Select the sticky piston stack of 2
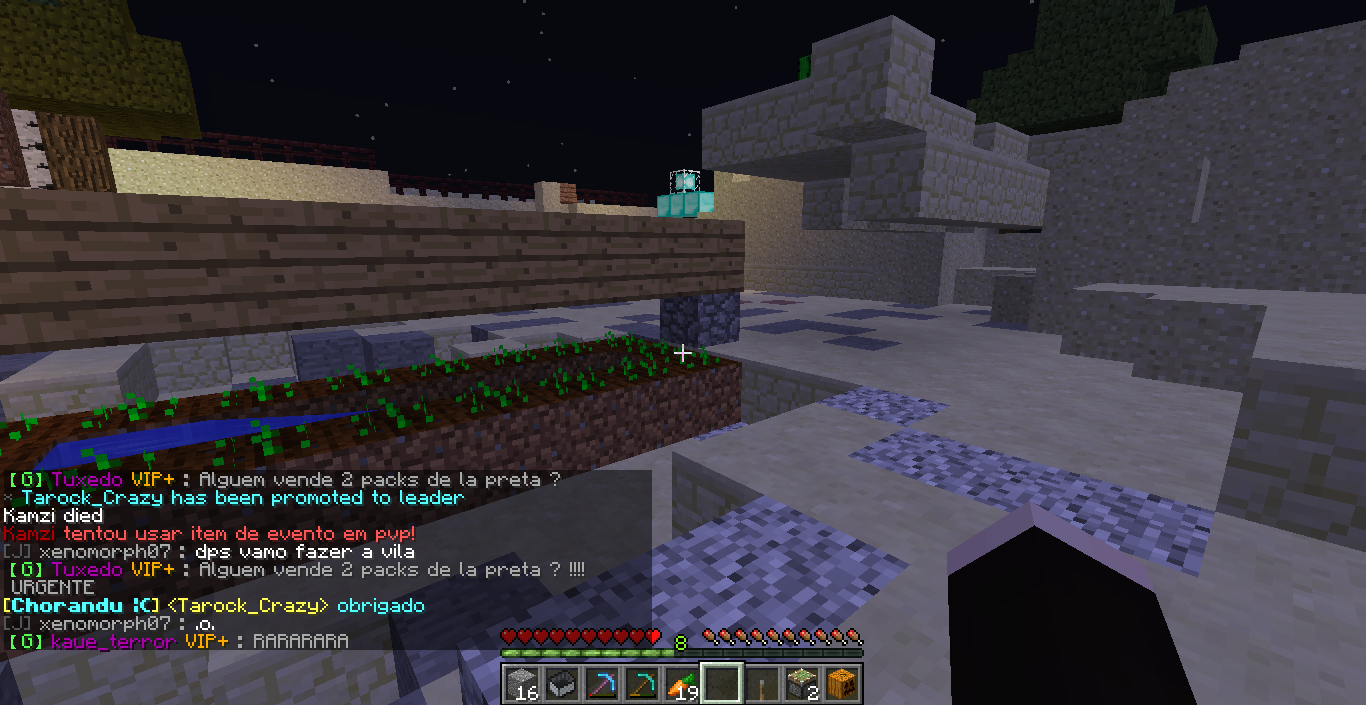The height and width of the screenshot is (705, 1366). tap(802, 683)
